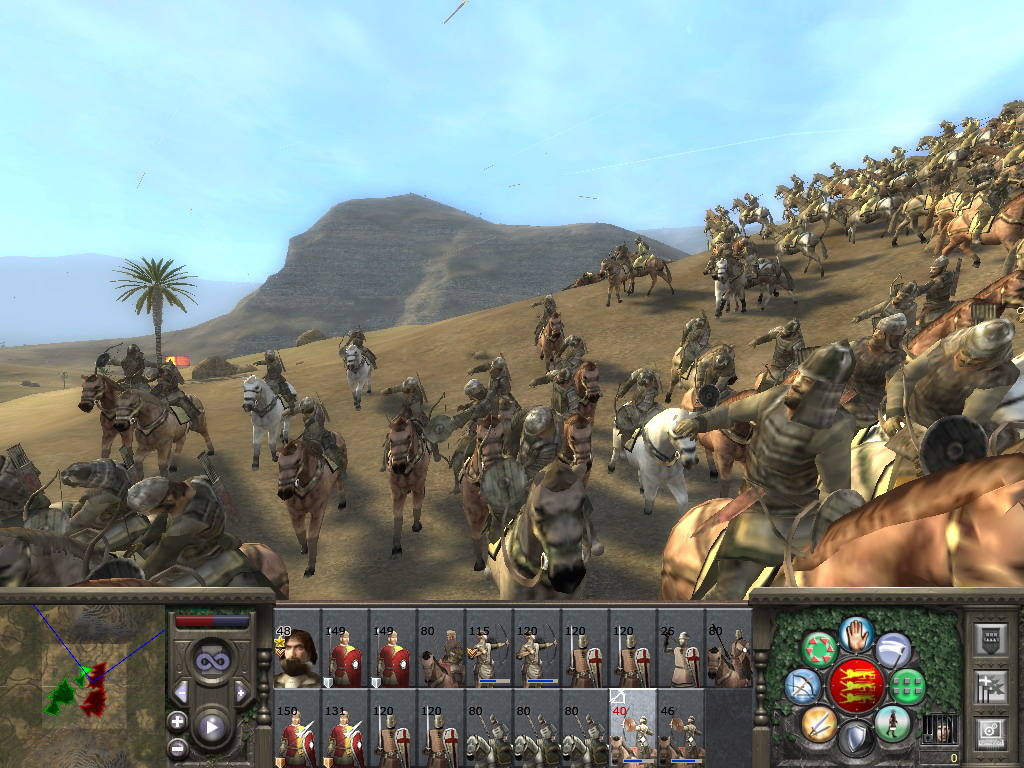Image resolution: width=1024 pixels, height=768 pixels.
Task: Choose the swordsmen unit card showing 150
Action: 297,735
